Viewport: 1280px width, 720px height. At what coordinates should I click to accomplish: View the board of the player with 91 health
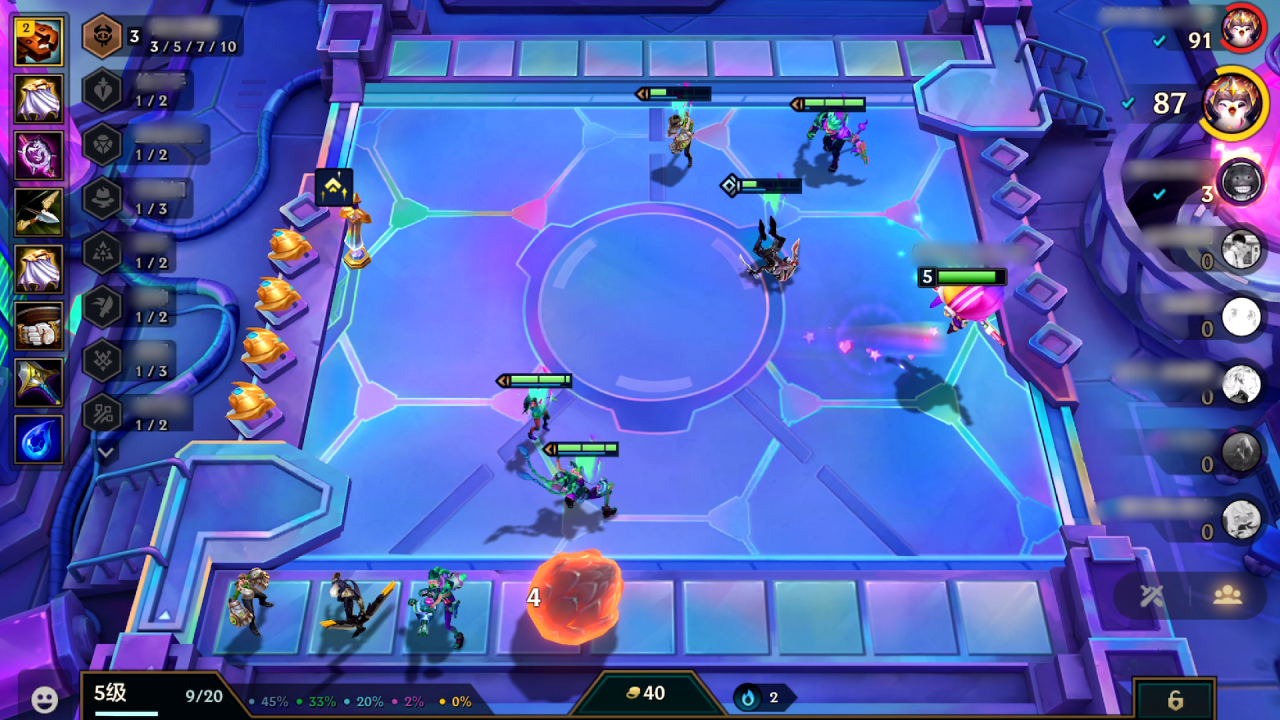pyautogui.click(x=1242, y=28)
